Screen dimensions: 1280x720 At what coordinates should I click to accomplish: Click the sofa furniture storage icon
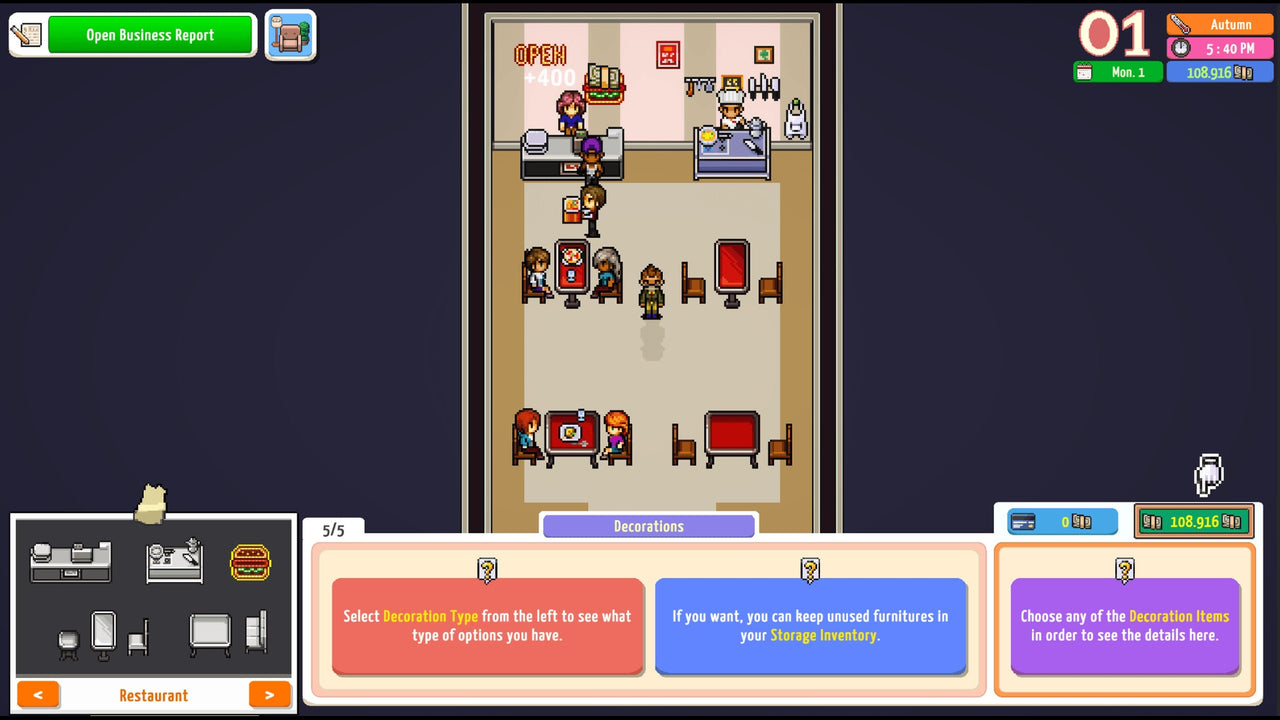pyautogui.click(x=290, y=33)
